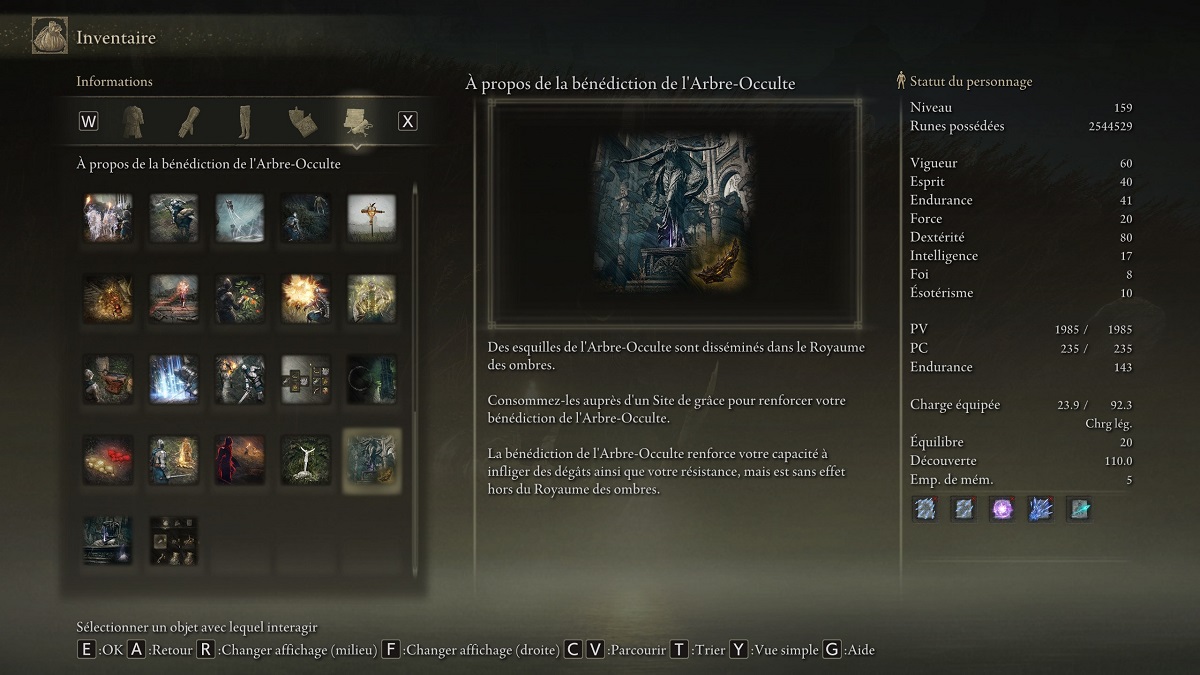Select the highlighted Arbre-Occulte blessing tile

[371, 459]
